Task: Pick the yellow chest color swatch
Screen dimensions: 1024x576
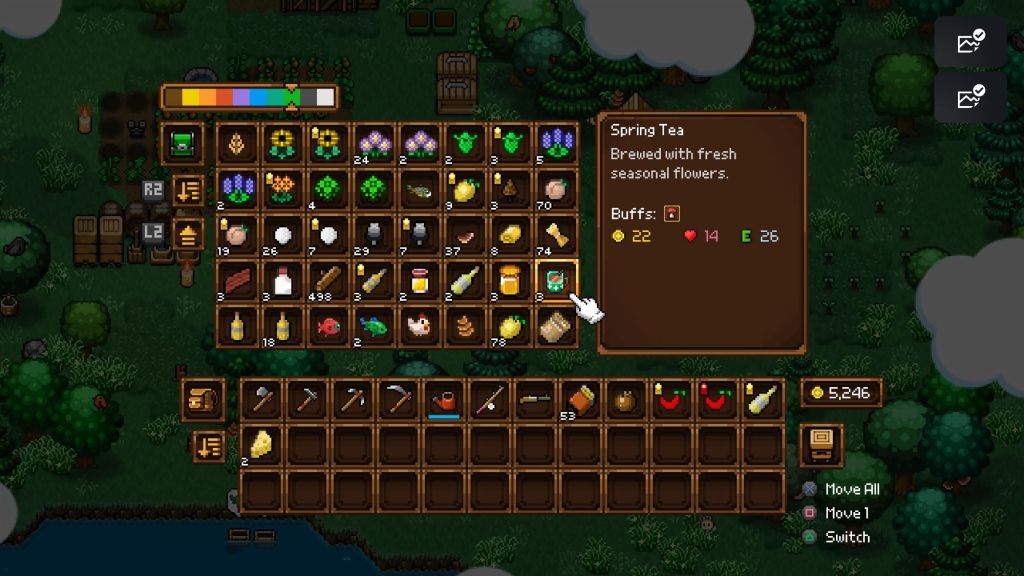Action: point(193,97)
